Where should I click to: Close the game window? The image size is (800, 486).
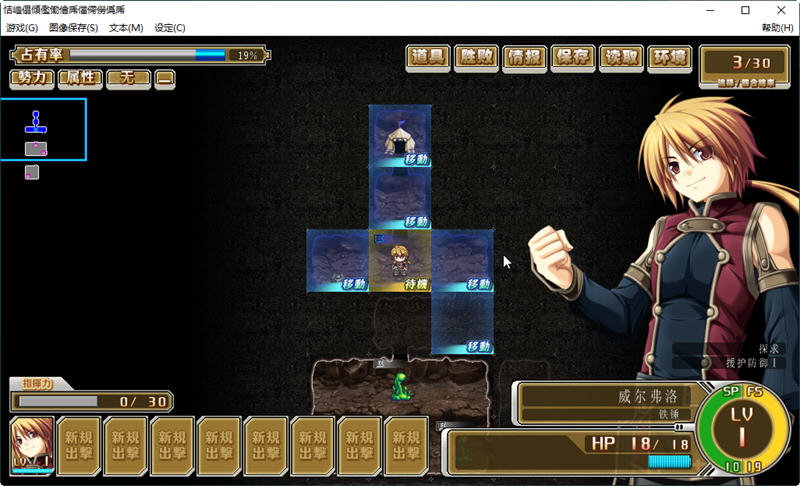point(776,10)
